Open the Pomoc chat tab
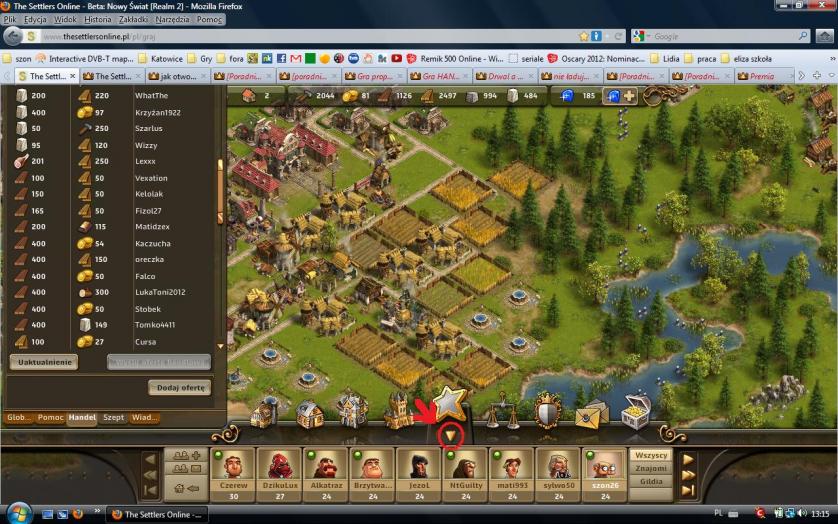The image size is (838, 524). tap(50, 417)
